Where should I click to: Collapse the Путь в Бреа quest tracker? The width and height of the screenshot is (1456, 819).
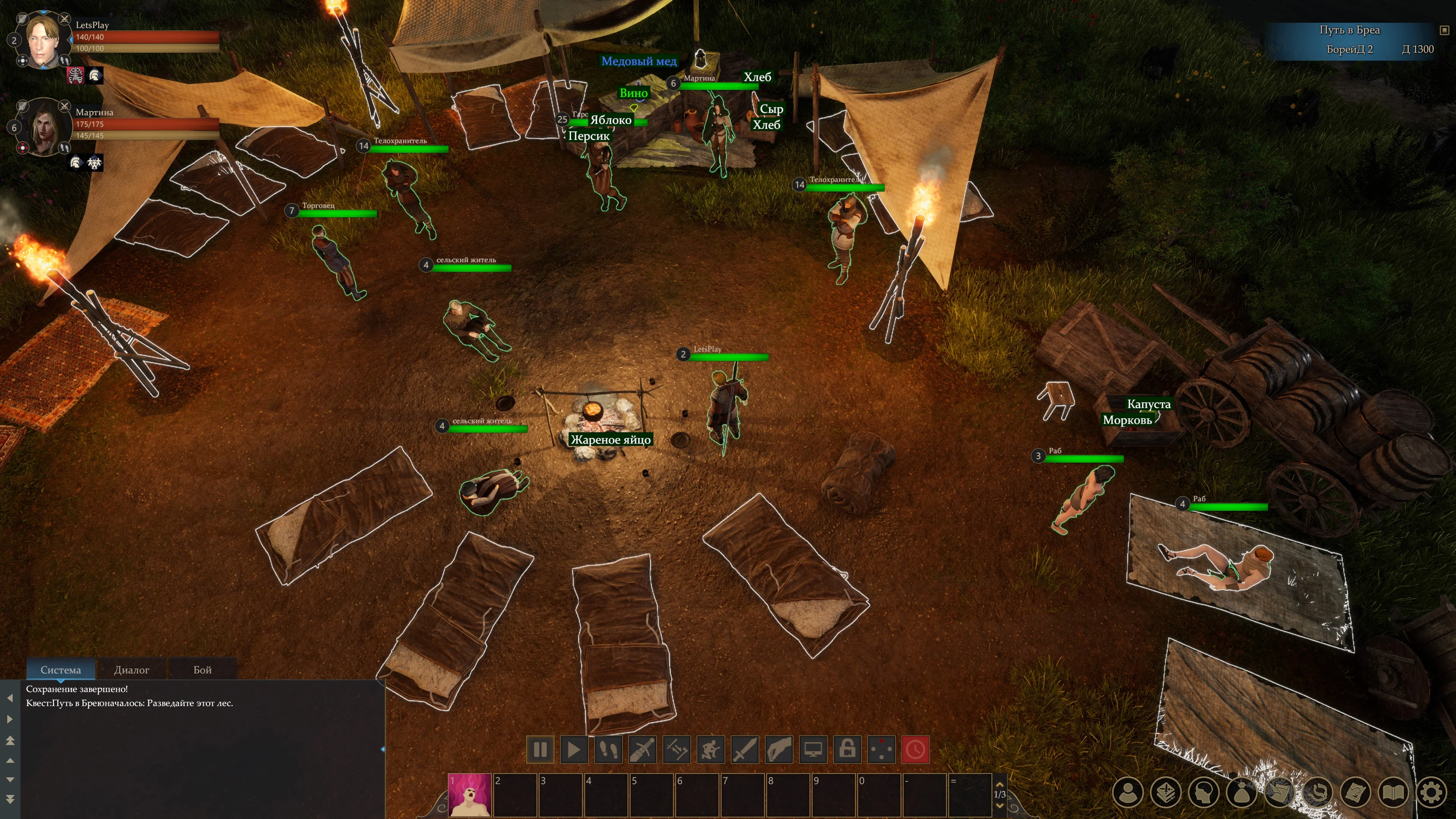(x=1445, y=30)
